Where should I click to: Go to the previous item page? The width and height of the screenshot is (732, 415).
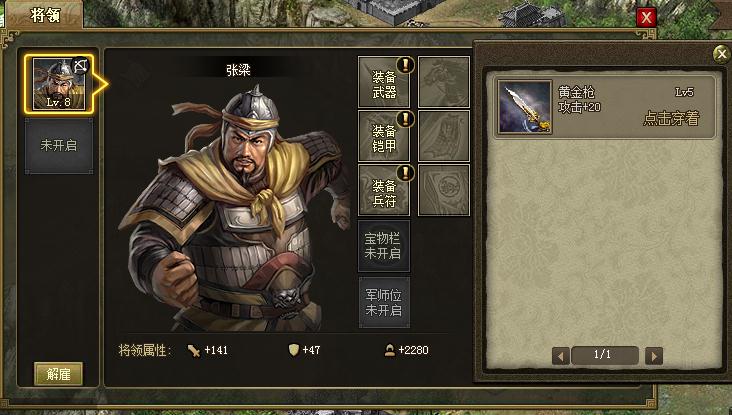point(561,355)
